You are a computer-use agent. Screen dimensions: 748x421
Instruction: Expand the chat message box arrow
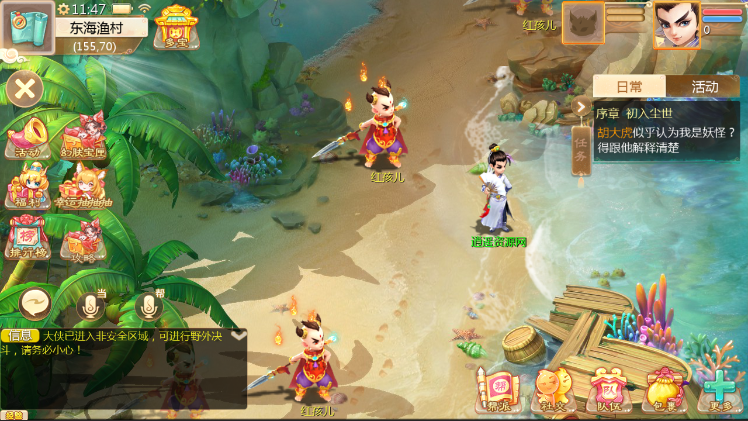238,336
